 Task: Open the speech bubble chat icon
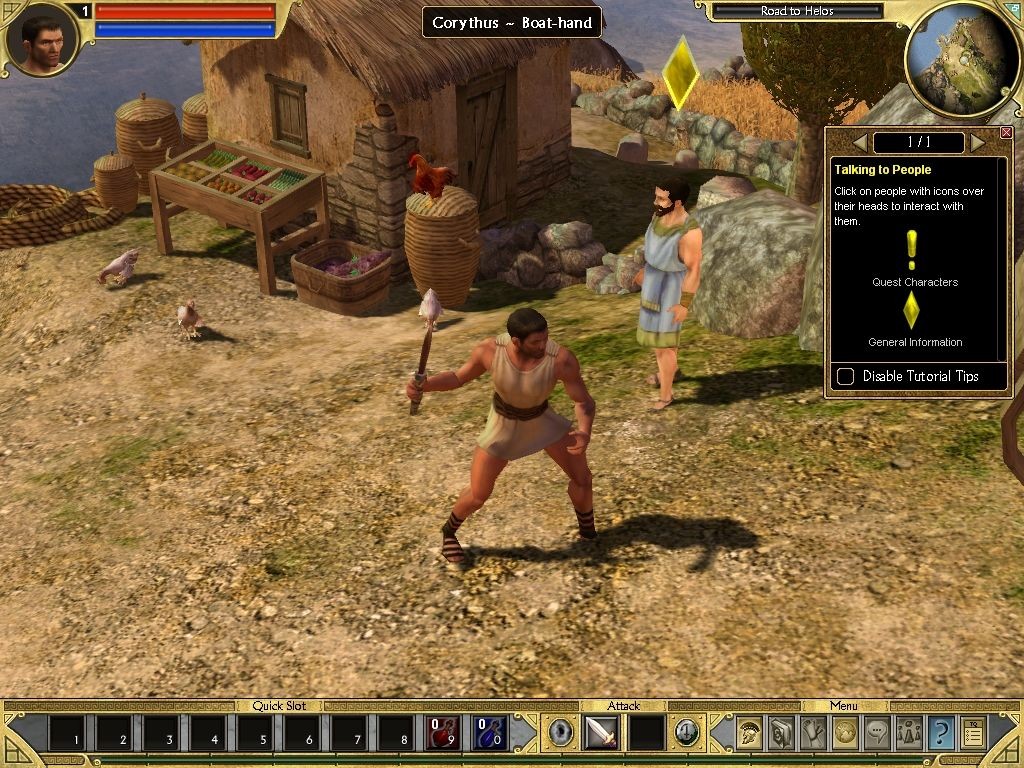tap(877, 733)
